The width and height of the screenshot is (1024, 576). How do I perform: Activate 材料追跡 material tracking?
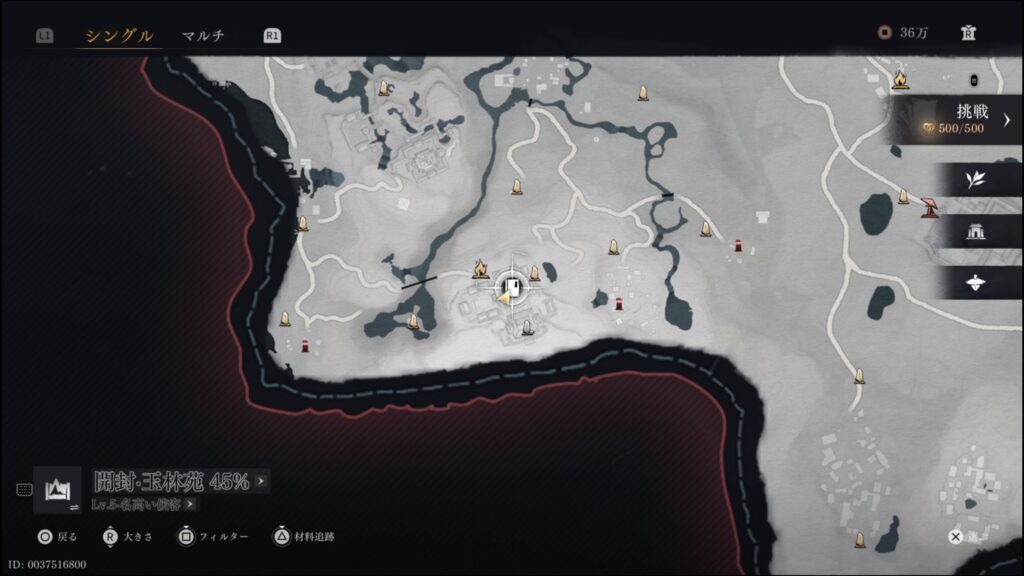pos(306,537)
